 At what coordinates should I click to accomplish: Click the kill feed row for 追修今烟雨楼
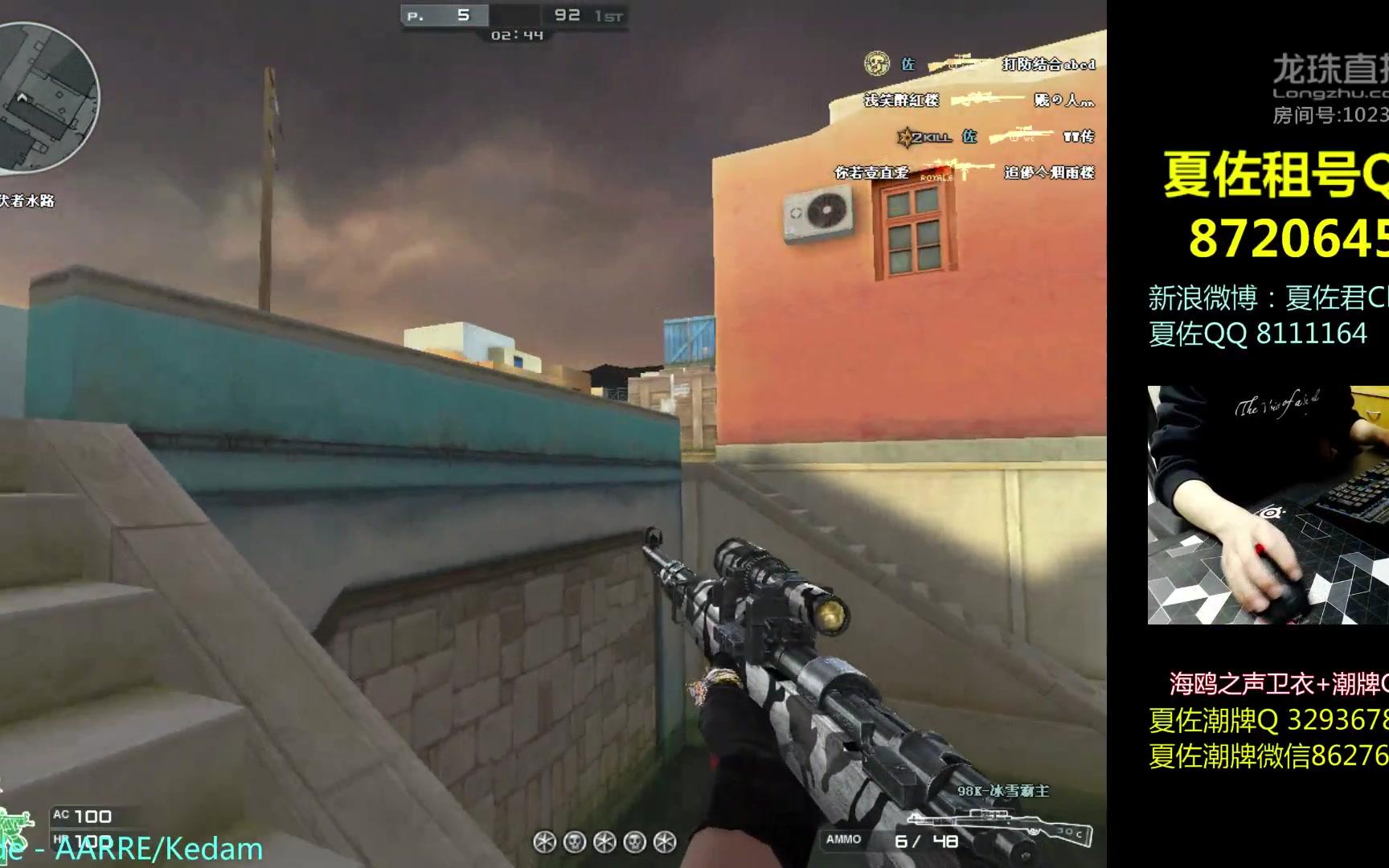tap(965, 173)
